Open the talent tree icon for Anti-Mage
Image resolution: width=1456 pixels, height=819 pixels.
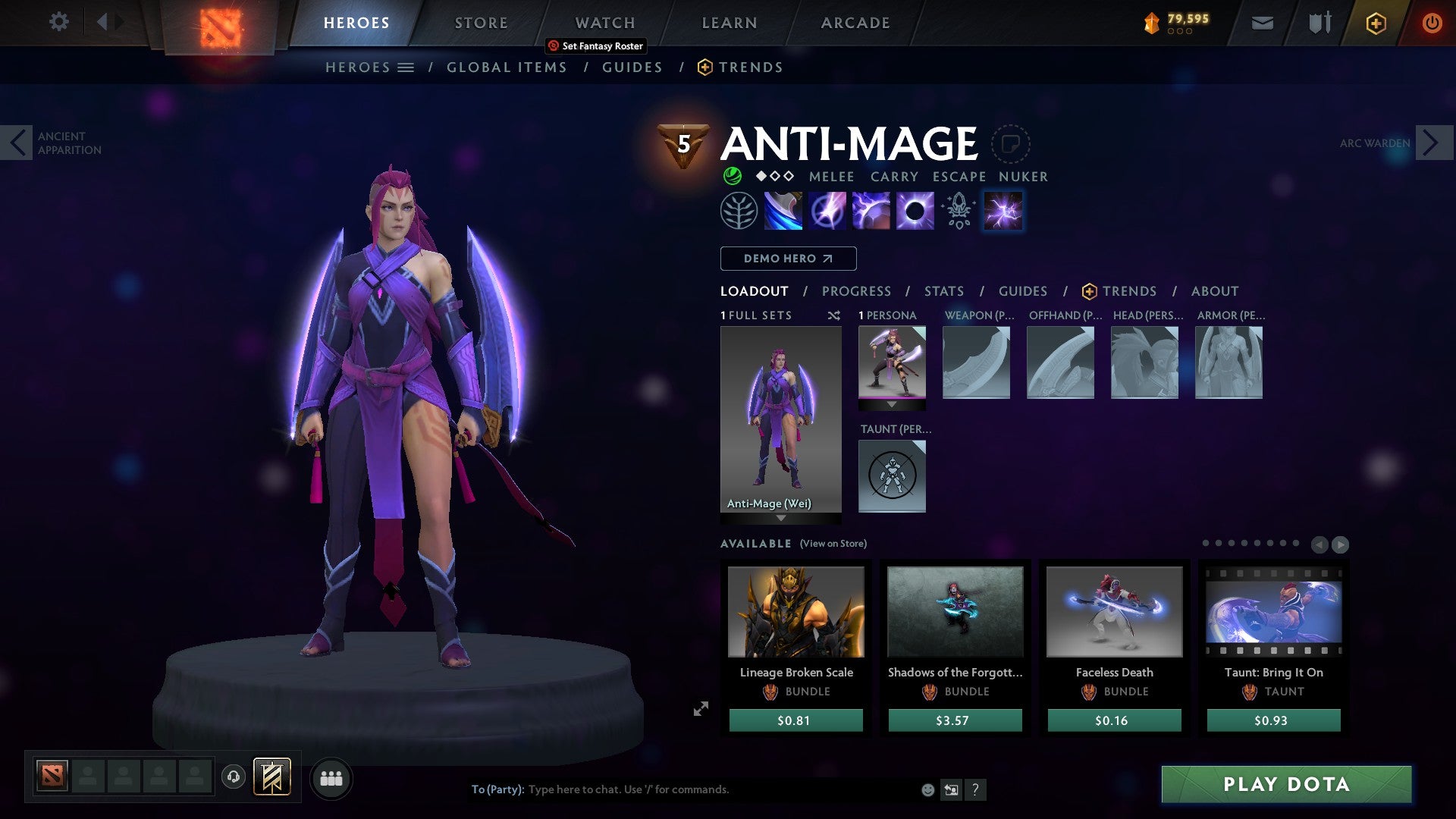coord(737,210)
